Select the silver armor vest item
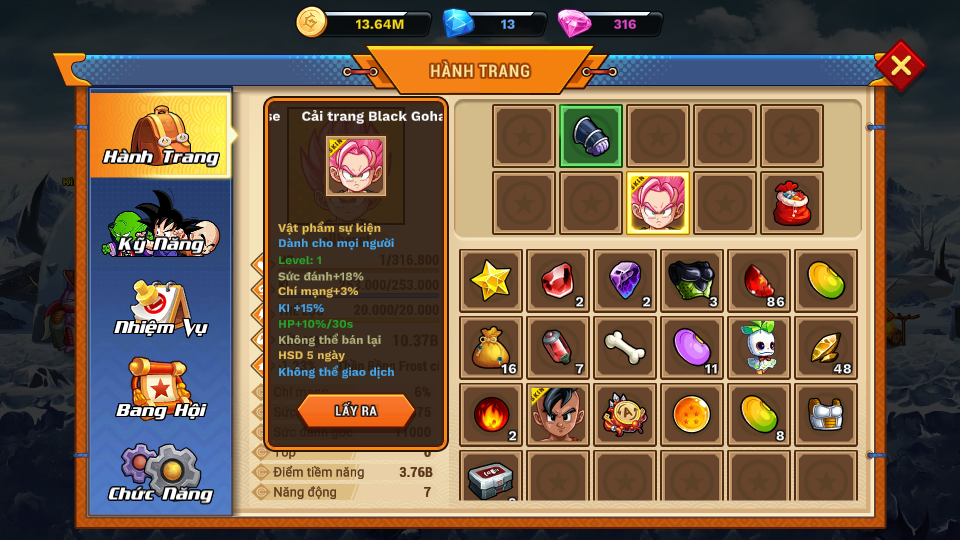The image size is (960, 540). click(826, 414)
